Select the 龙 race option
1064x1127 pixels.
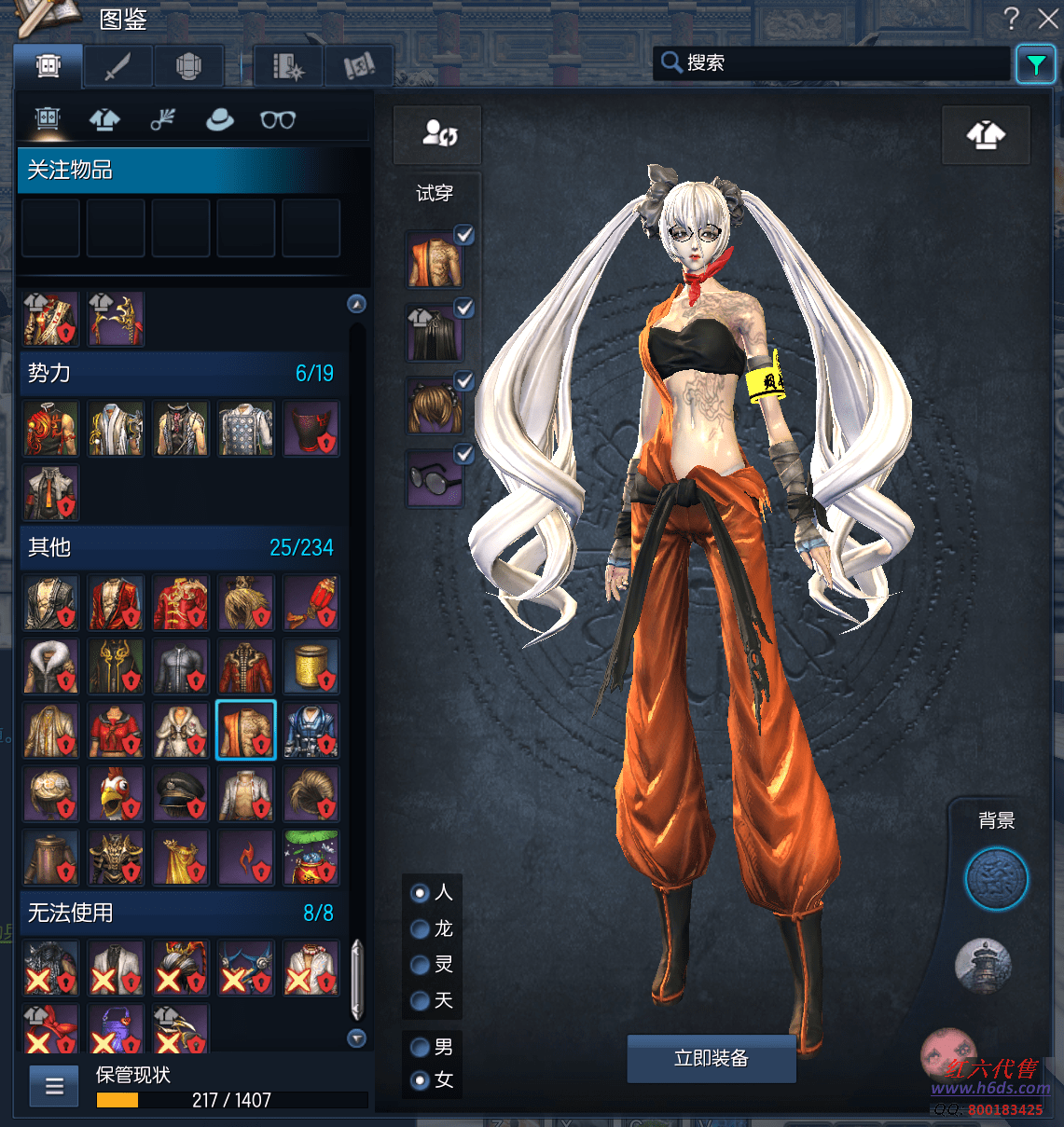point(421,928)
